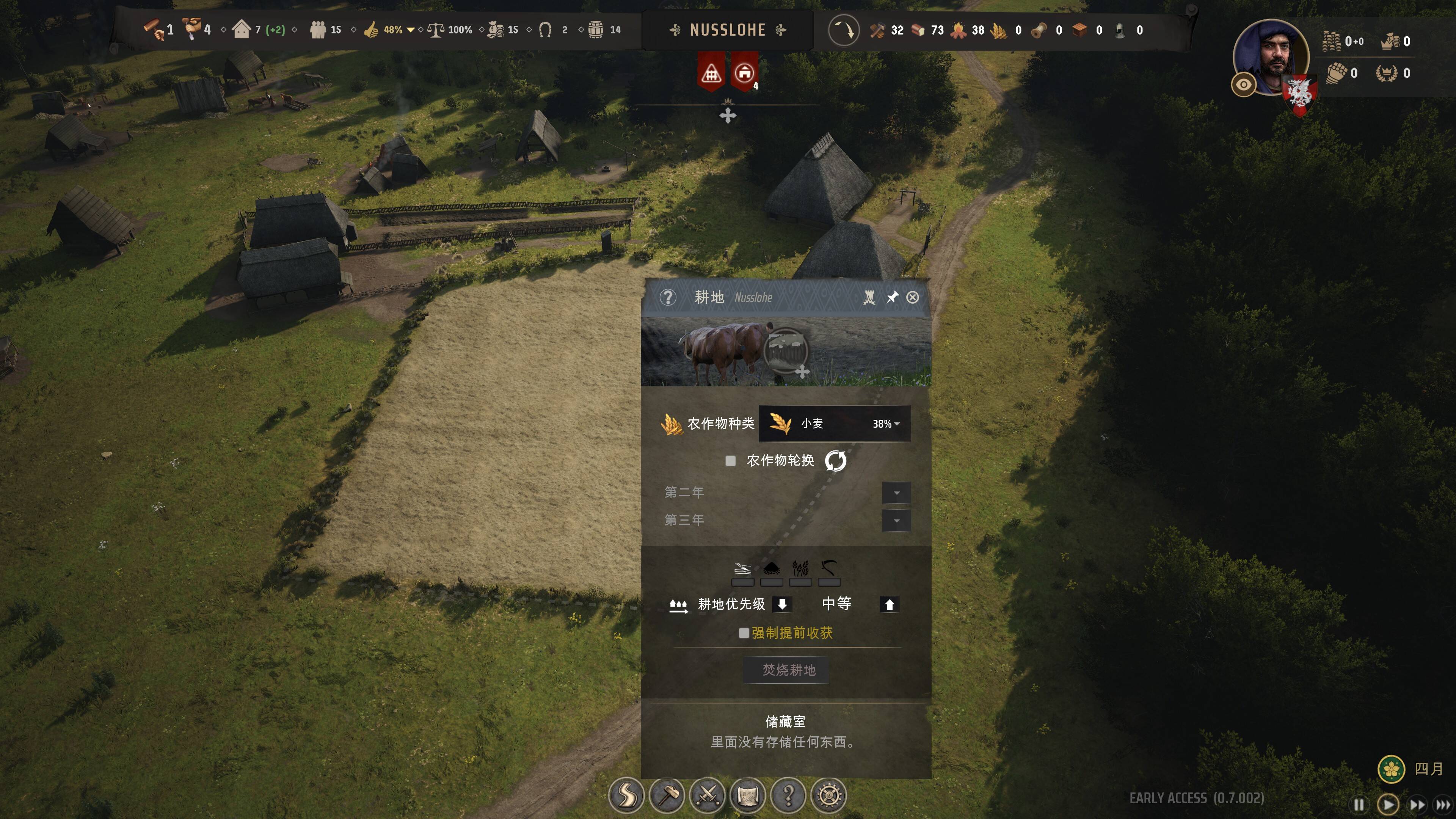Screen dimensions: 1456x819
Task: Open the 第三年 crop dropdown
Action: (x=896, y=521)
